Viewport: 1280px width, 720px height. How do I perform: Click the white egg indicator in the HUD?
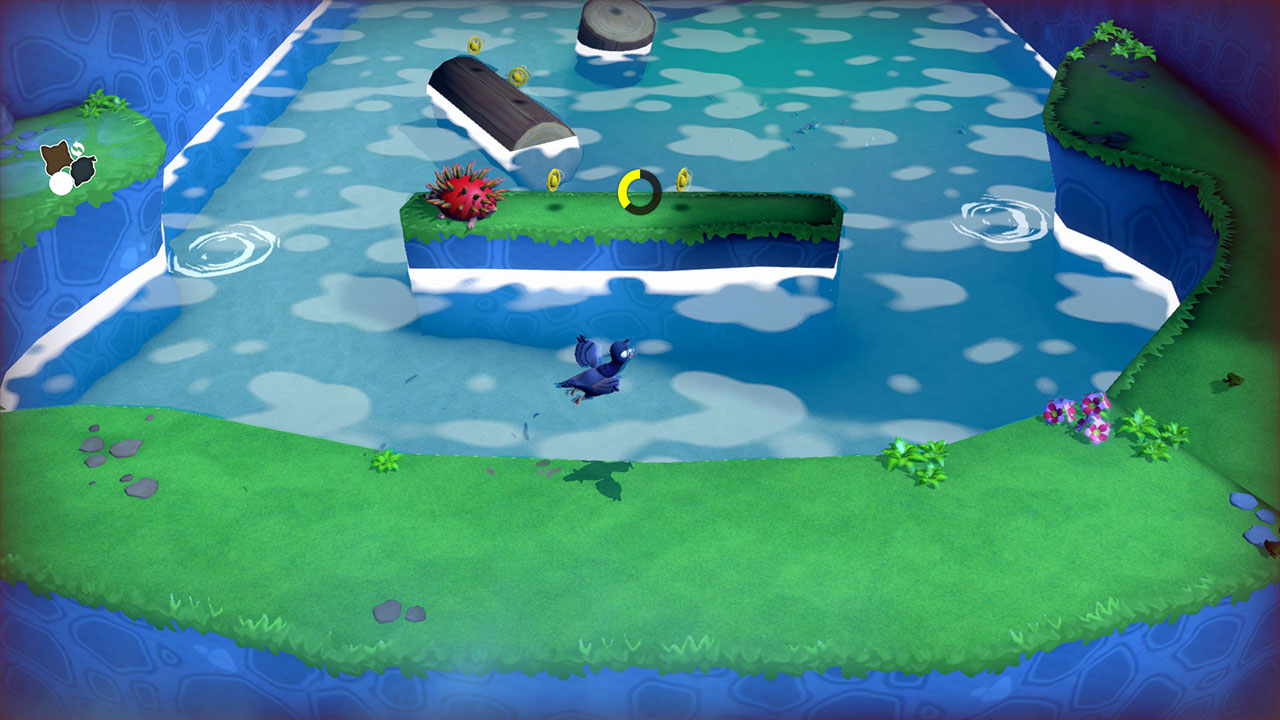[60, 184]
